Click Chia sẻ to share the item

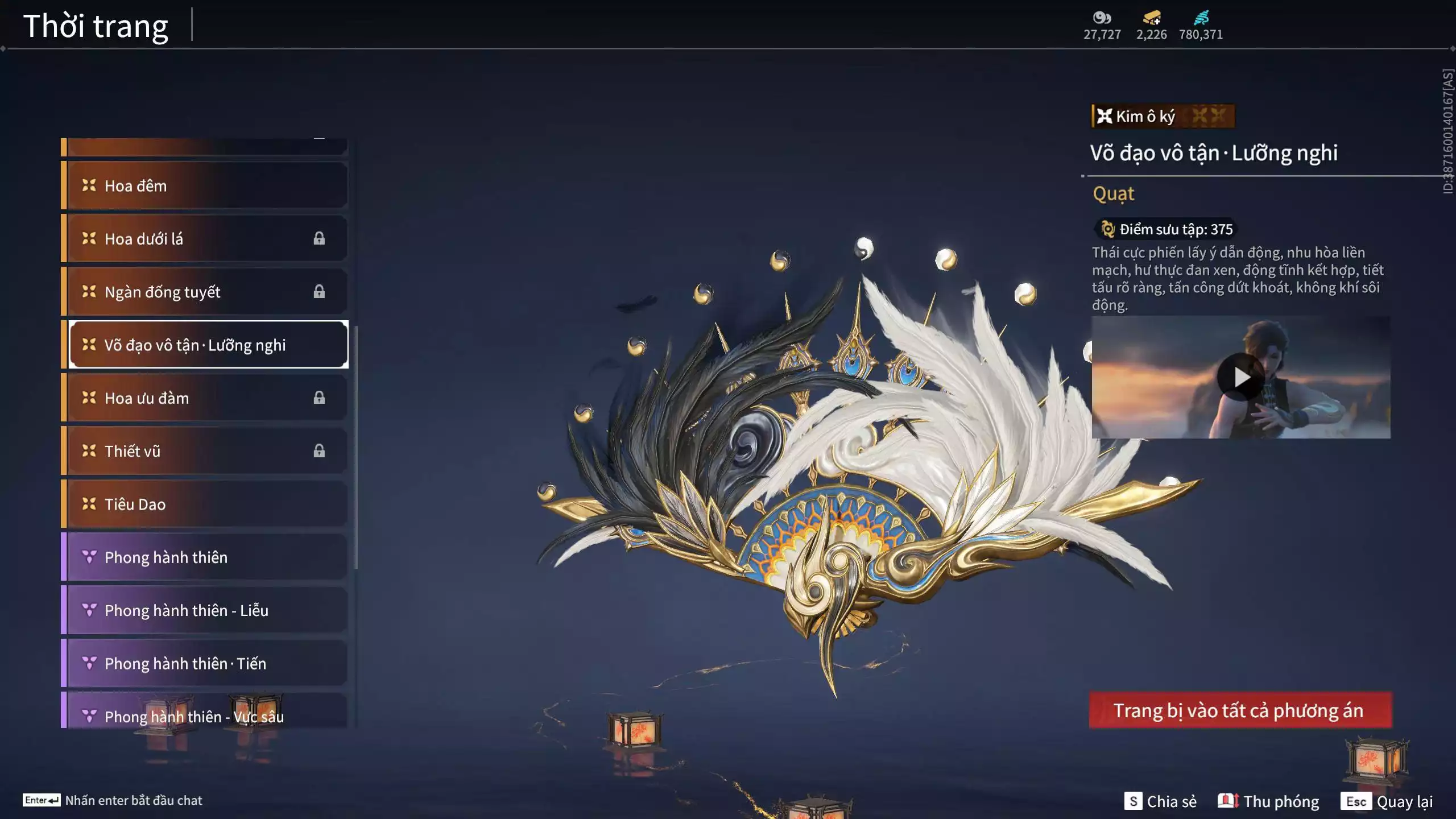[x=1164, y=801]
